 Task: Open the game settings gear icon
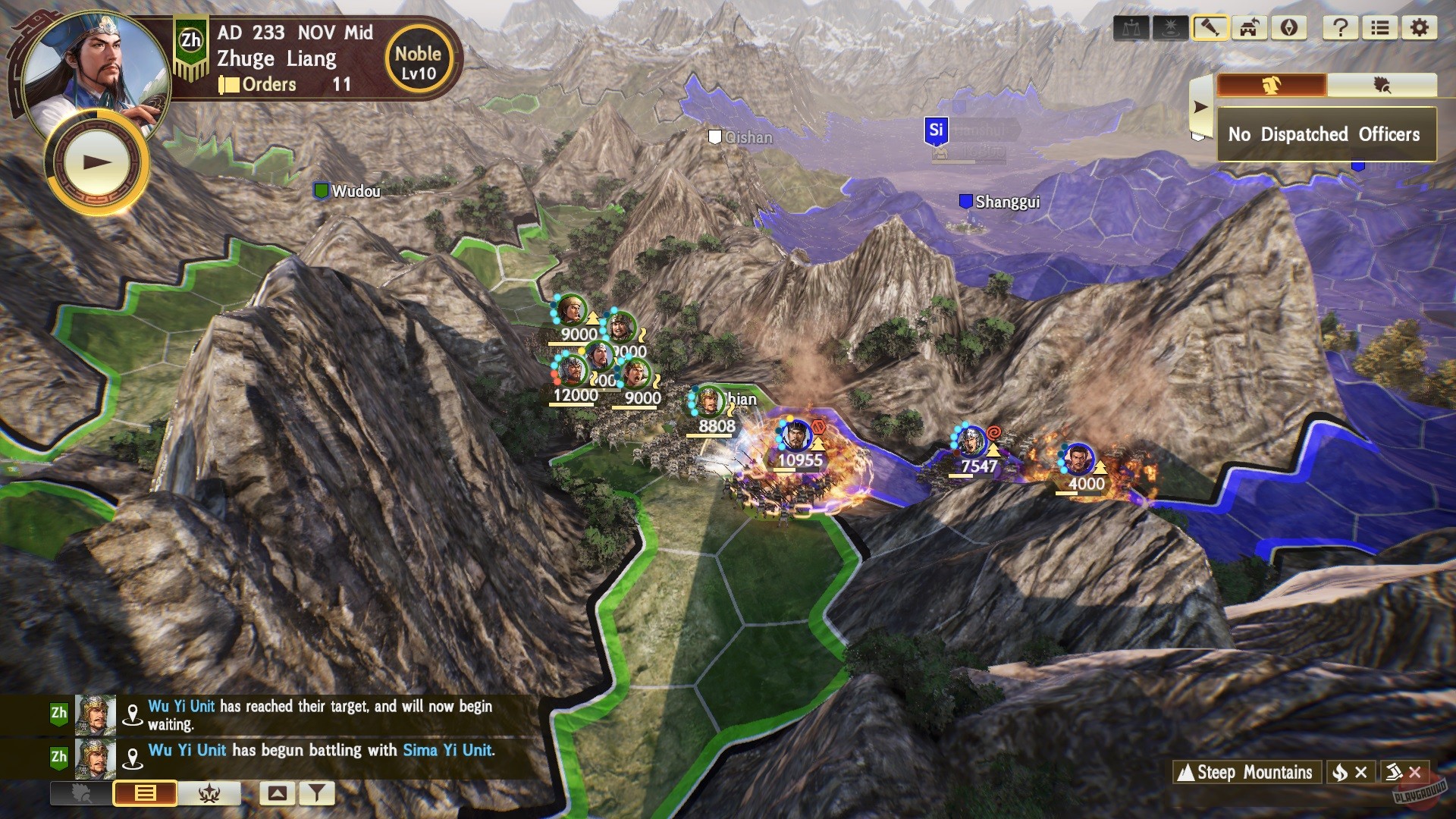click(x=1420, y=29)
